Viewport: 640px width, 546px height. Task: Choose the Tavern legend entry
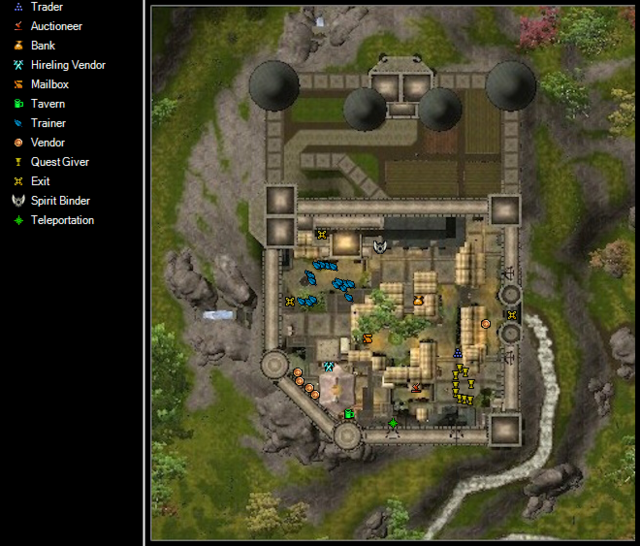tap(47, 104)
